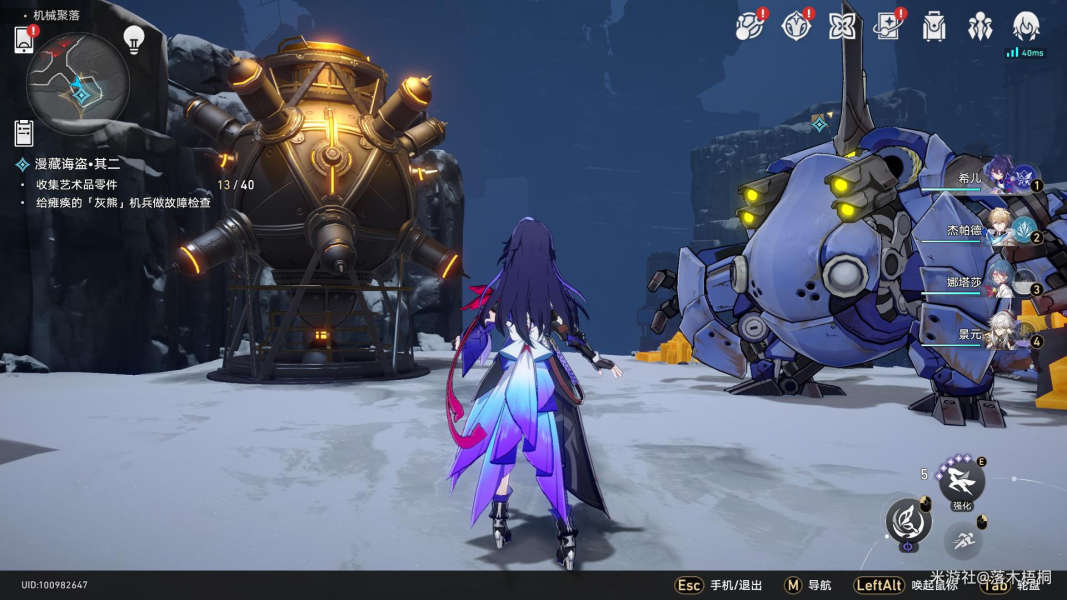Open the star card warp icon

coord(888,27)
